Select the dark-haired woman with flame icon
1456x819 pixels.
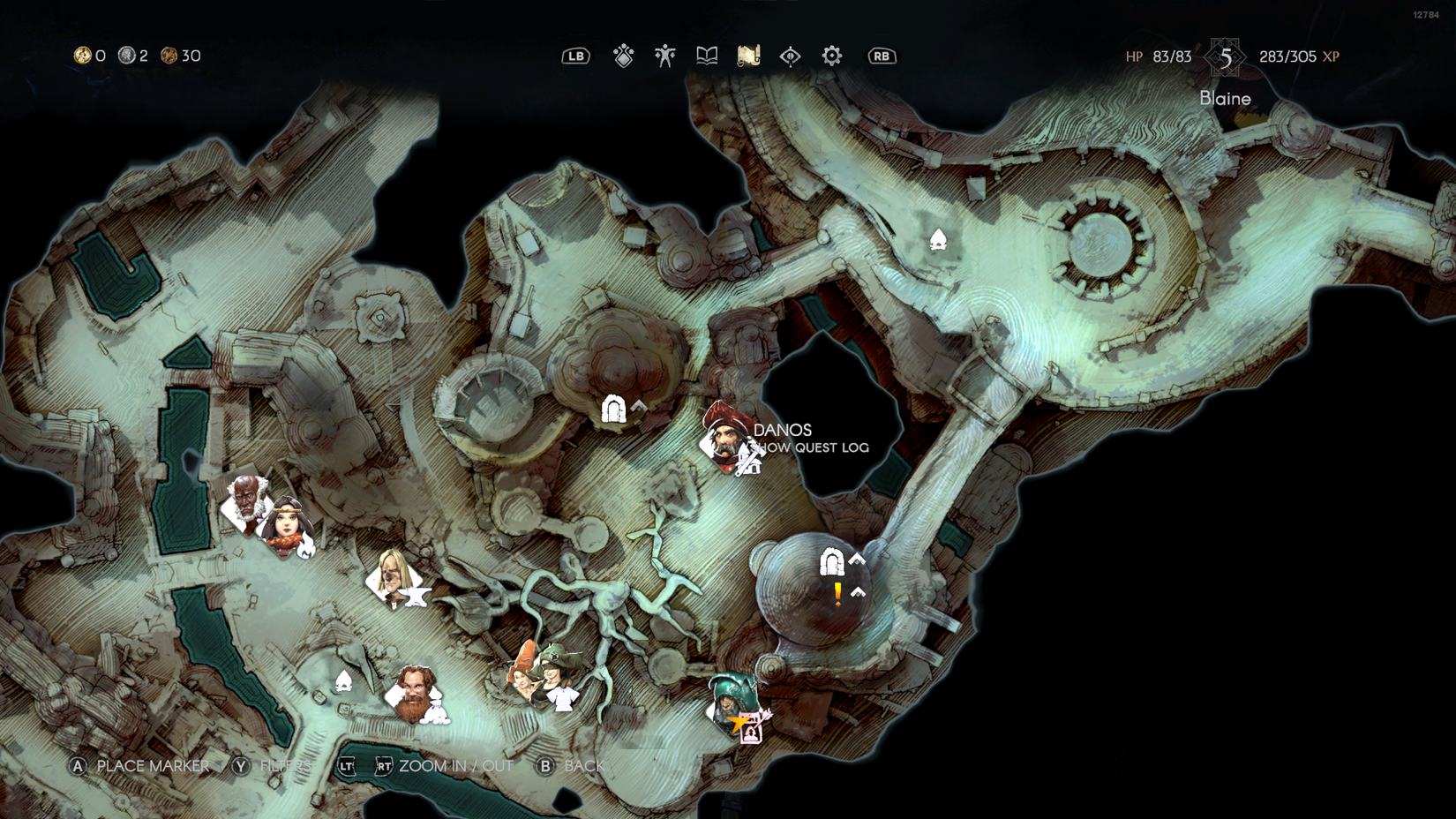[288, 525]
